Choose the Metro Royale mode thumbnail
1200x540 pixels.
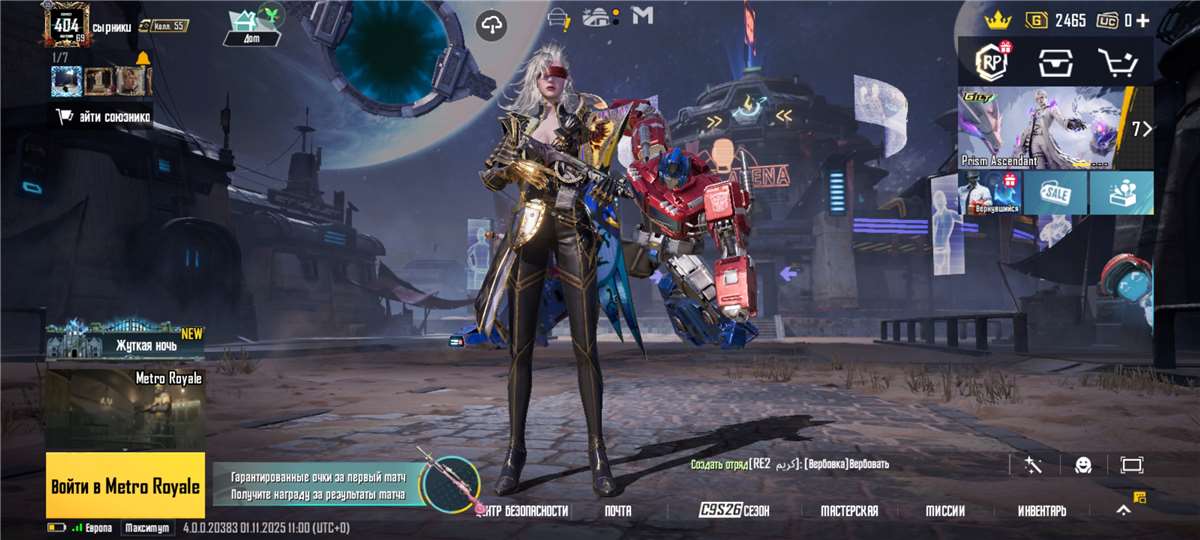[125, 408]
